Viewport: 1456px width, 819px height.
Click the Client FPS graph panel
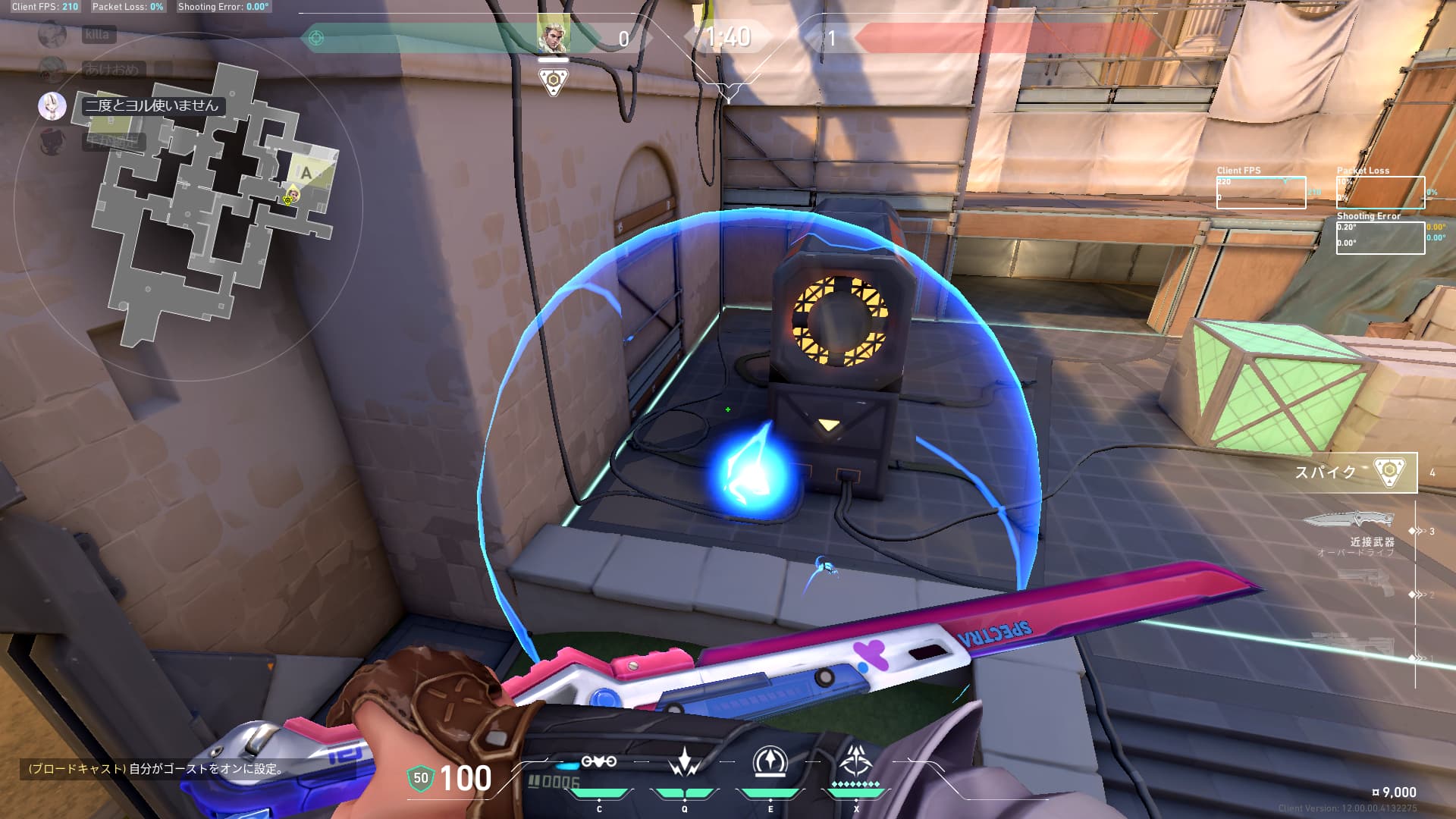[1260, 193]
